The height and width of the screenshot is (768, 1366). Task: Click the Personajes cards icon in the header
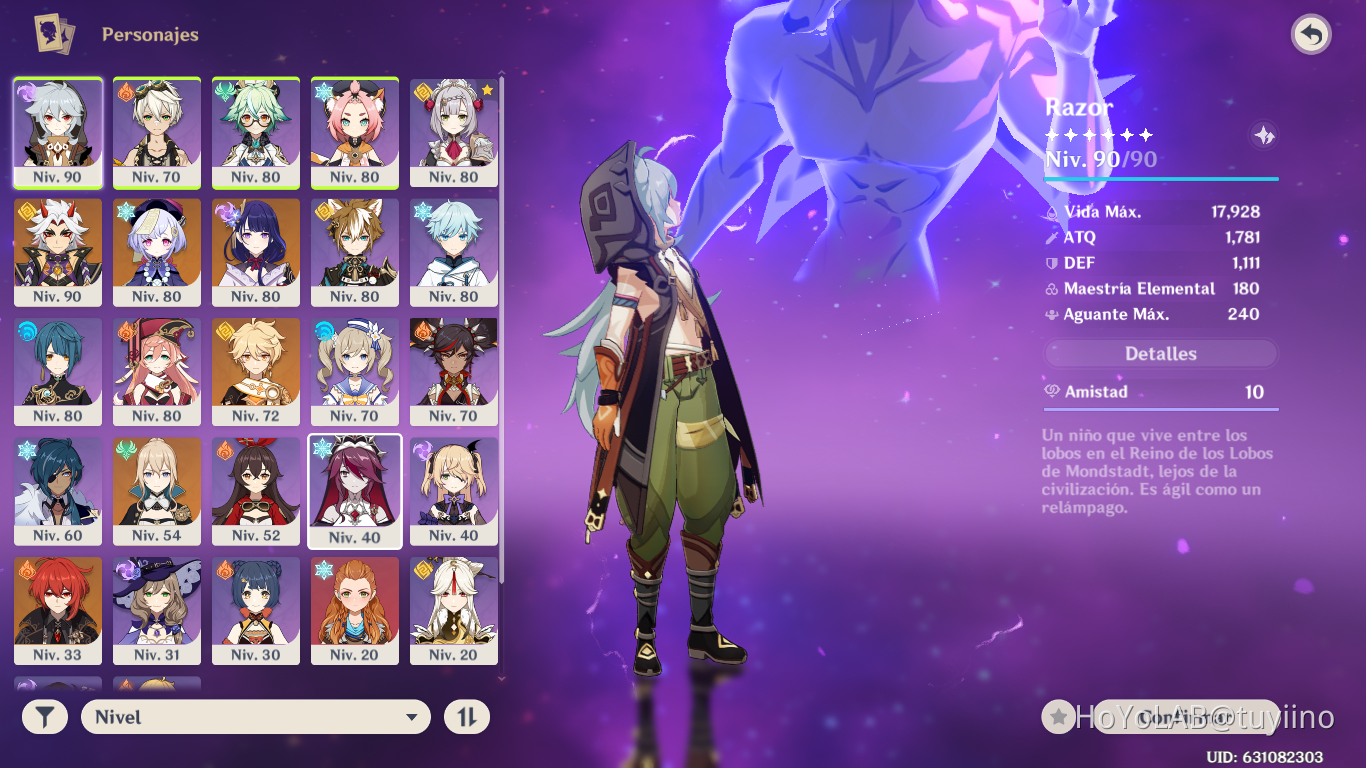[x=53, y=33]
